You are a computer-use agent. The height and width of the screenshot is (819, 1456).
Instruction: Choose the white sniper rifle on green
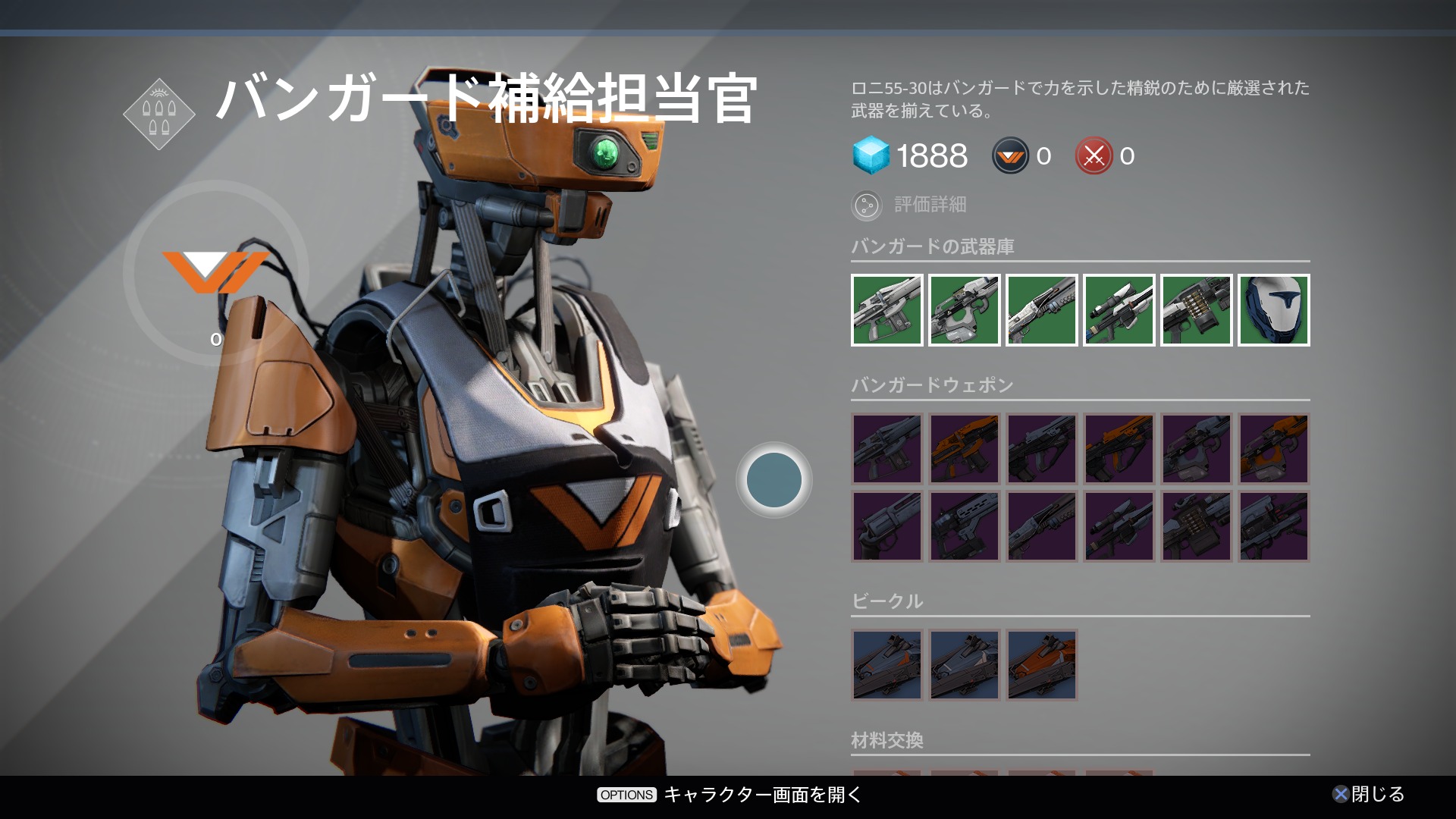[x=1119, y=310]
